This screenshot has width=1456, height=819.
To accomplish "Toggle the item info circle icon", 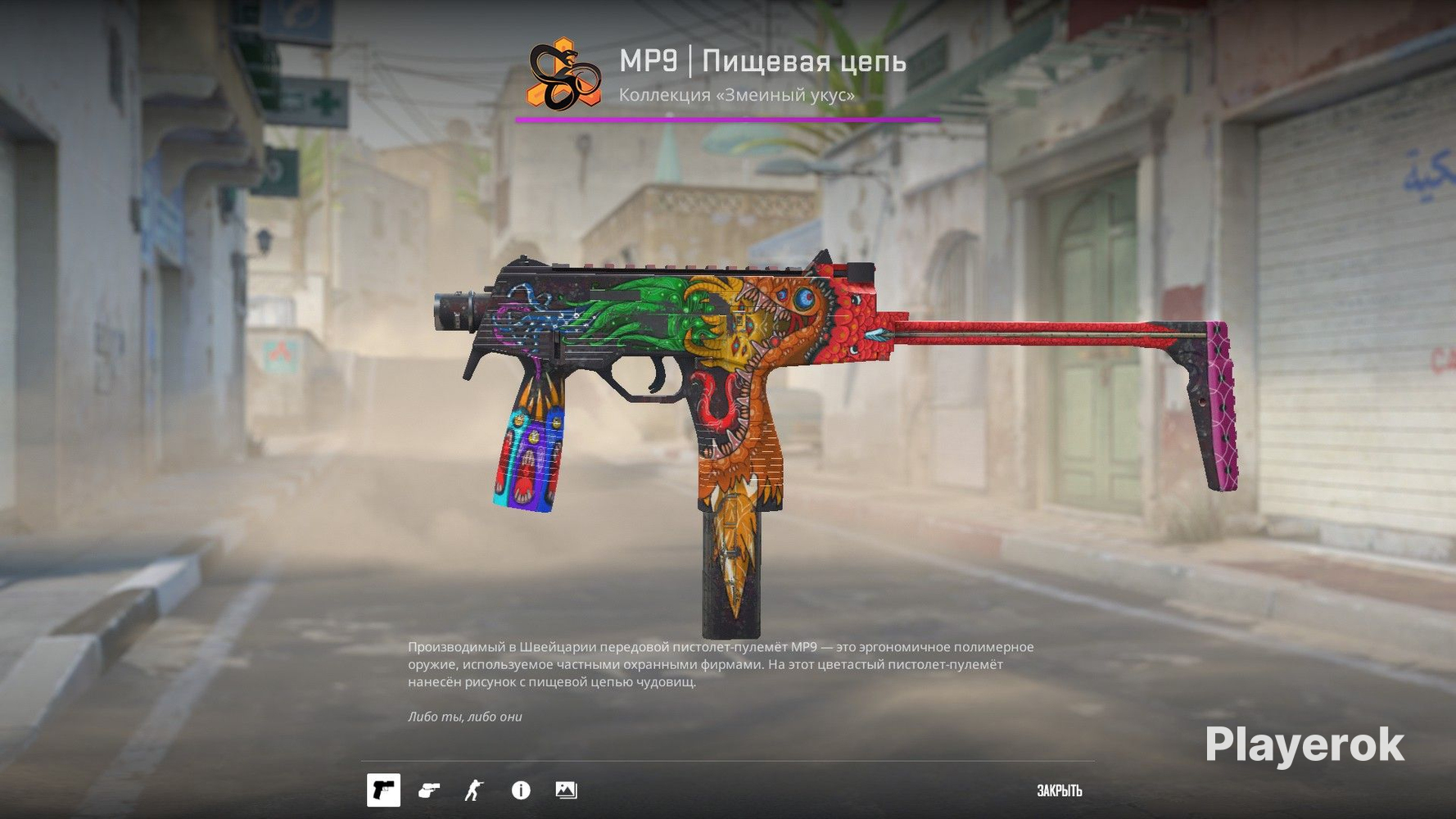I will point(521,790).
